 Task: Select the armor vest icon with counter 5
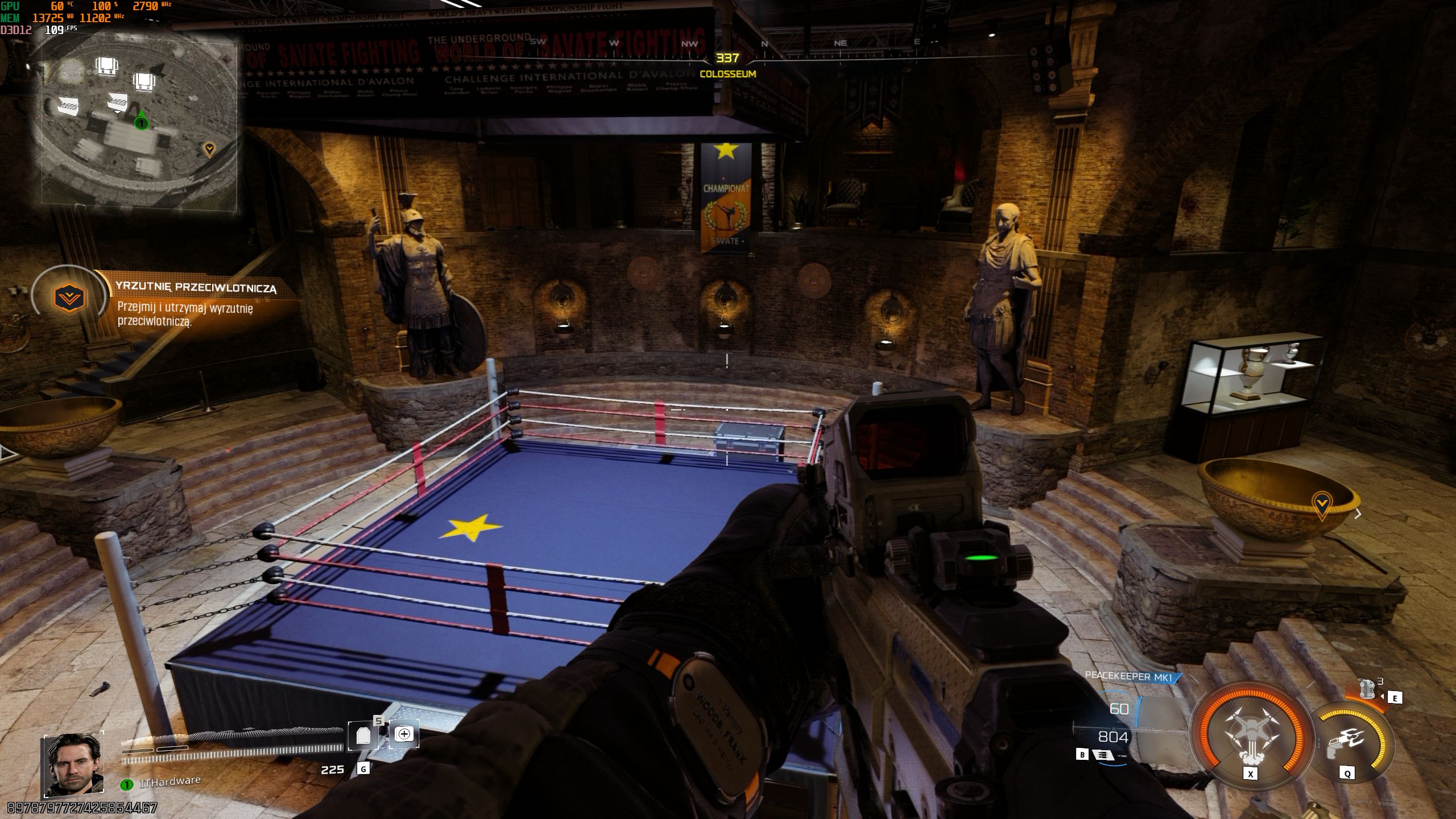363,734
